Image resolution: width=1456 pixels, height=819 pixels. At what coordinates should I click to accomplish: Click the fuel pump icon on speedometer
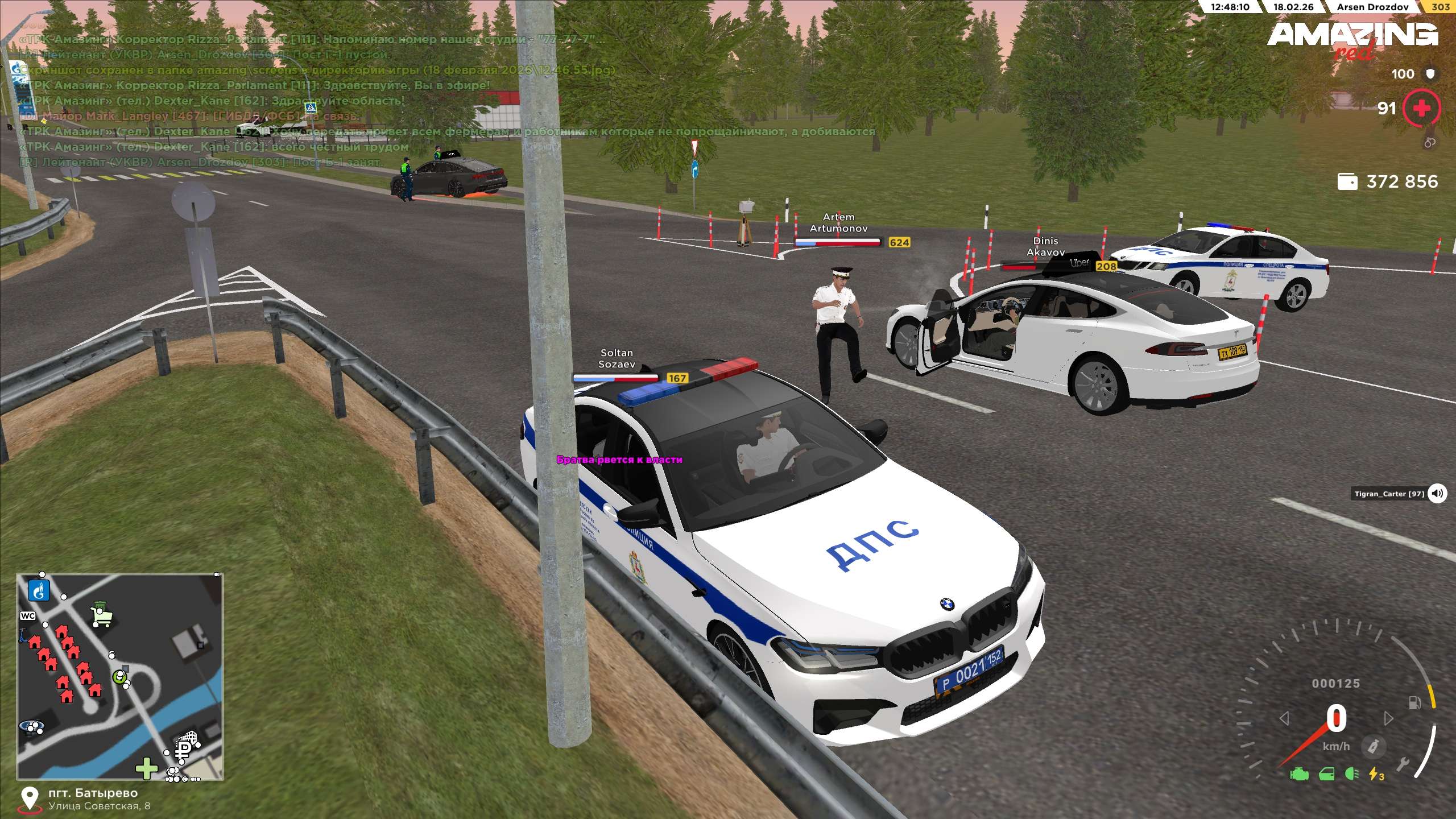click(1414, 703)
